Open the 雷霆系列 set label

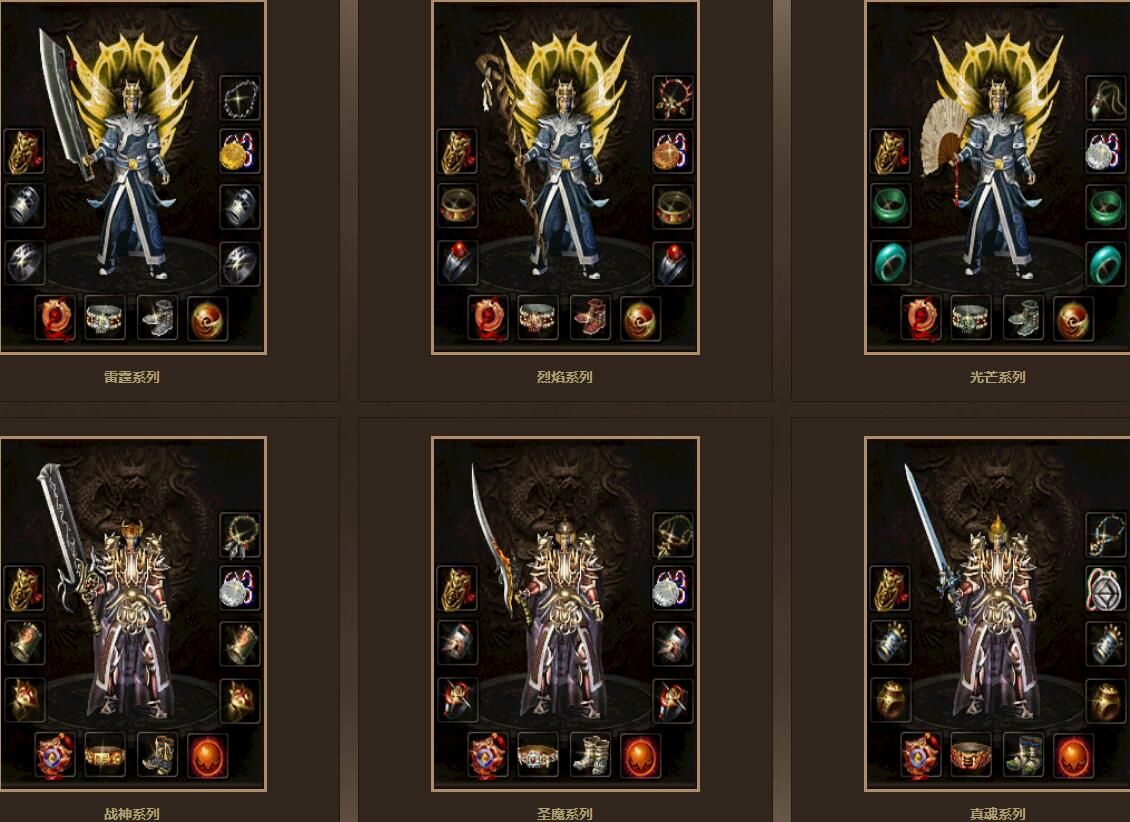(132, 377)
